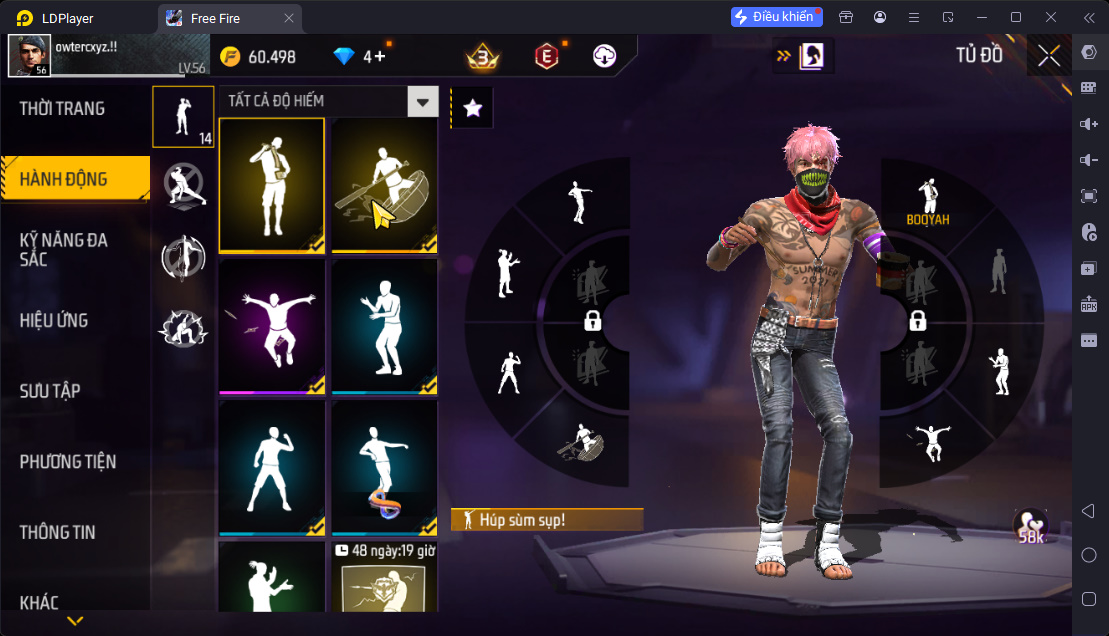Open the Tất Cả Độ Hiếm rarity dropdown

424,101
